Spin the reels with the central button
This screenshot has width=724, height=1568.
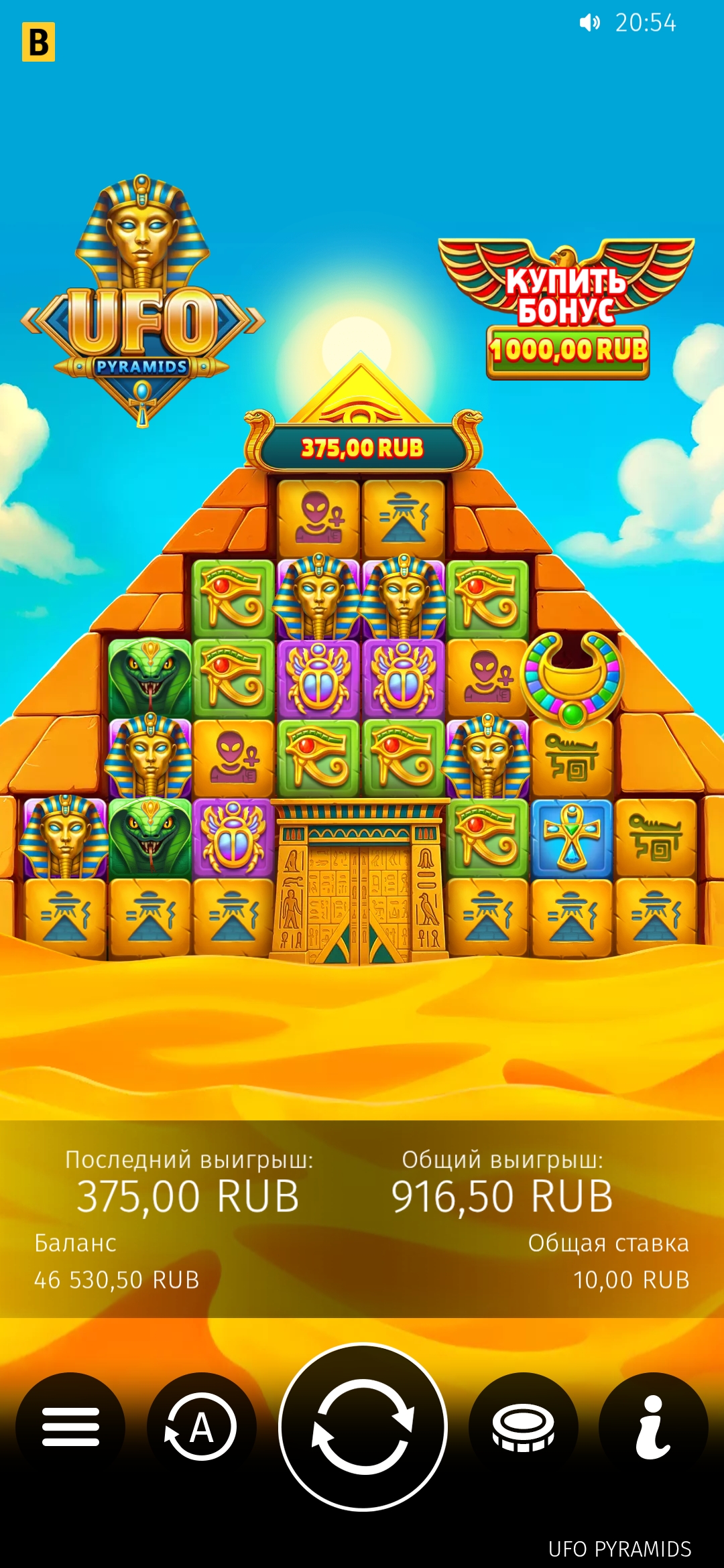tap(363, 1427)
